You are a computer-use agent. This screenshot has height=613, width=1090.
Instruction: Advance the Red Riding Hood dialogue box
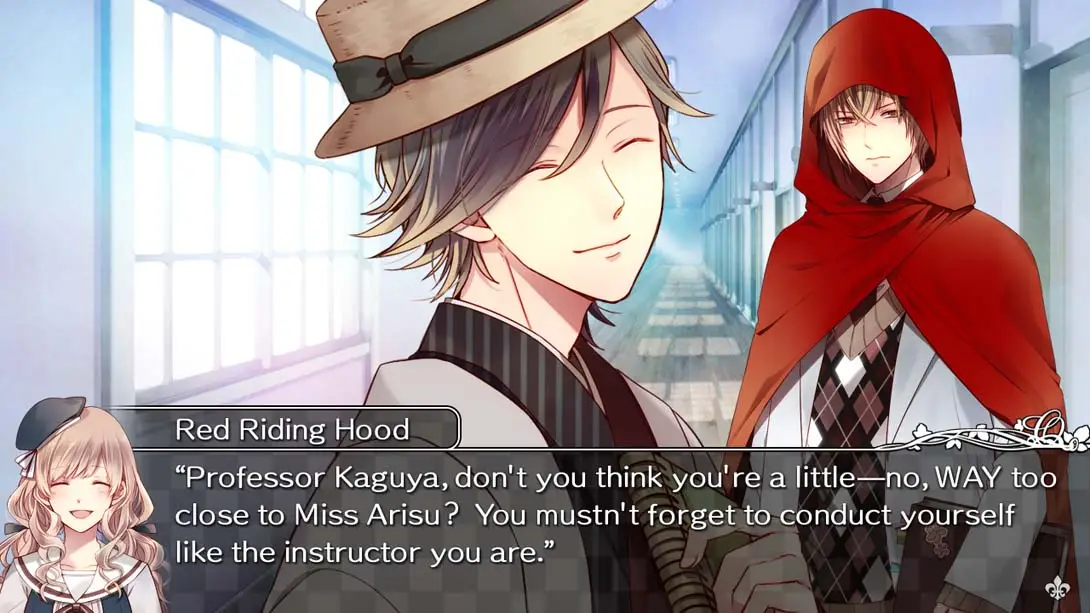615,514
